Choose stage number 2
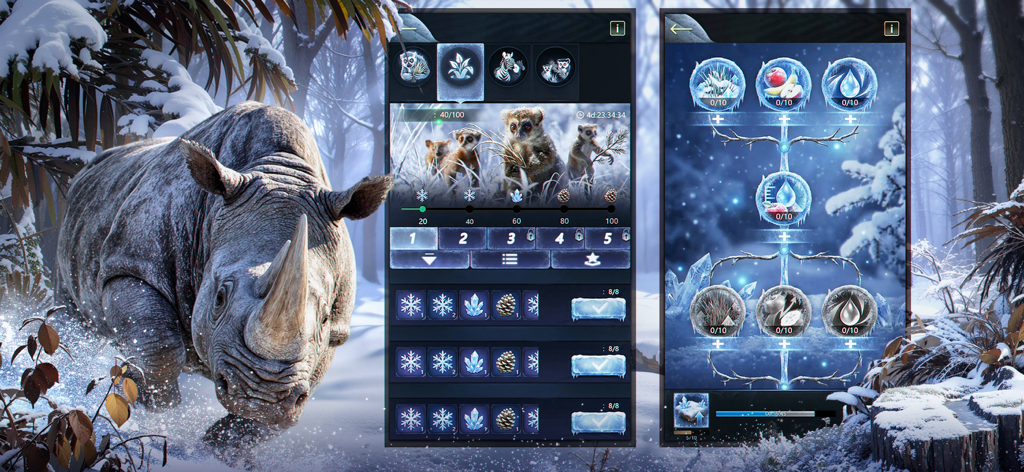 (x=463, y=238)
